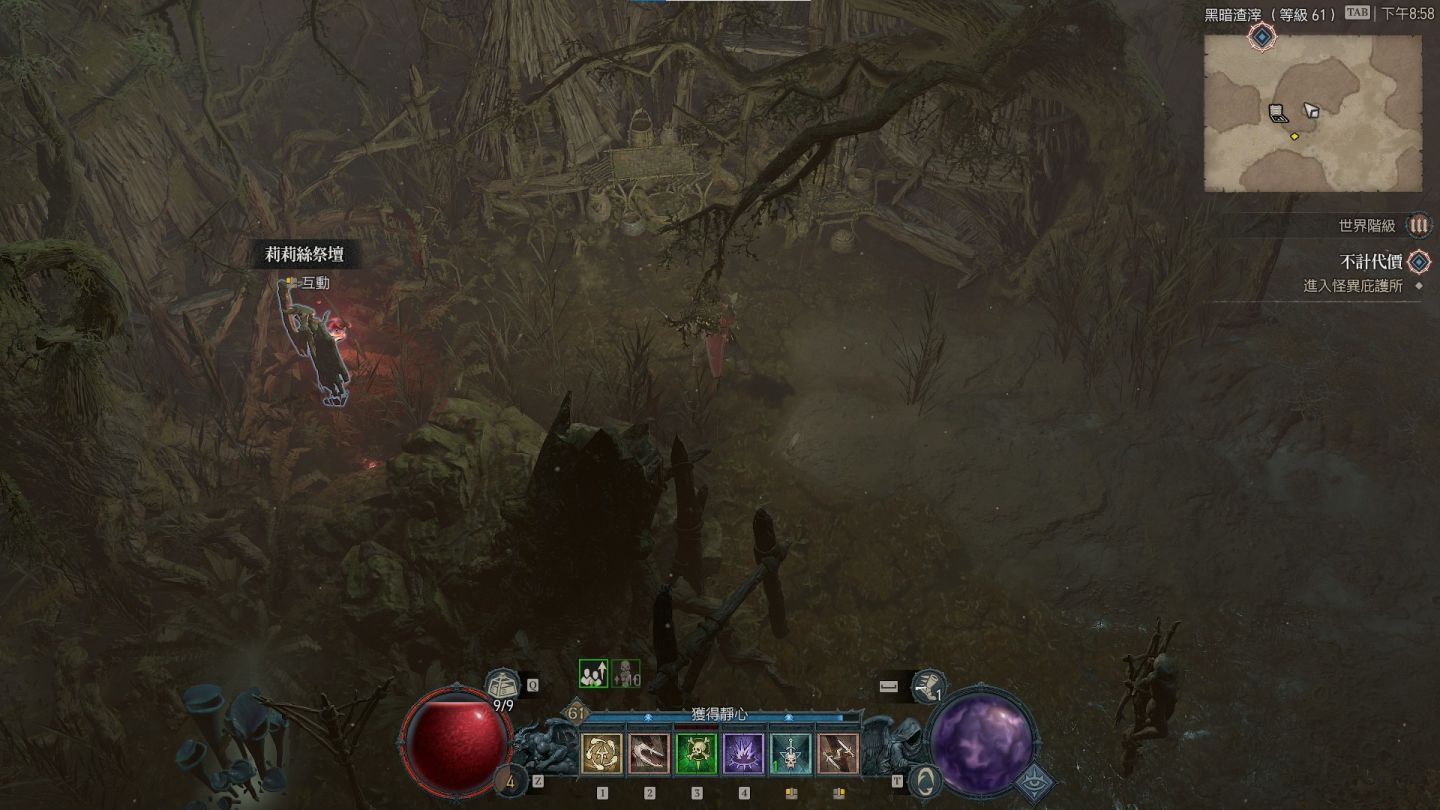Trigger the purple burst skill in slot 4
This screenshot has width=1440, height=810.
point(744,754)
